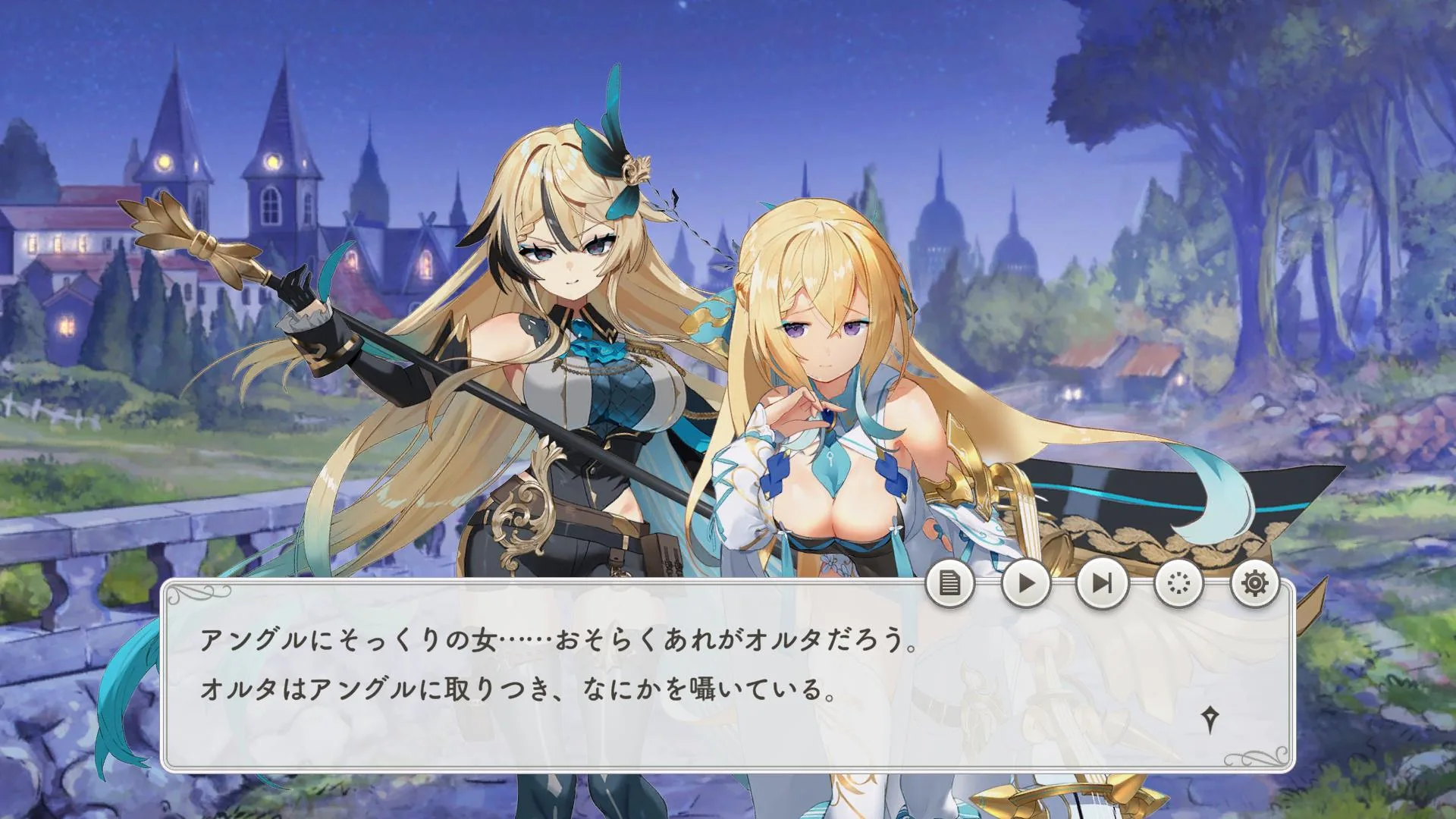
Task: Skip ahead with the fast-forward button
Action: (1102, 583)
